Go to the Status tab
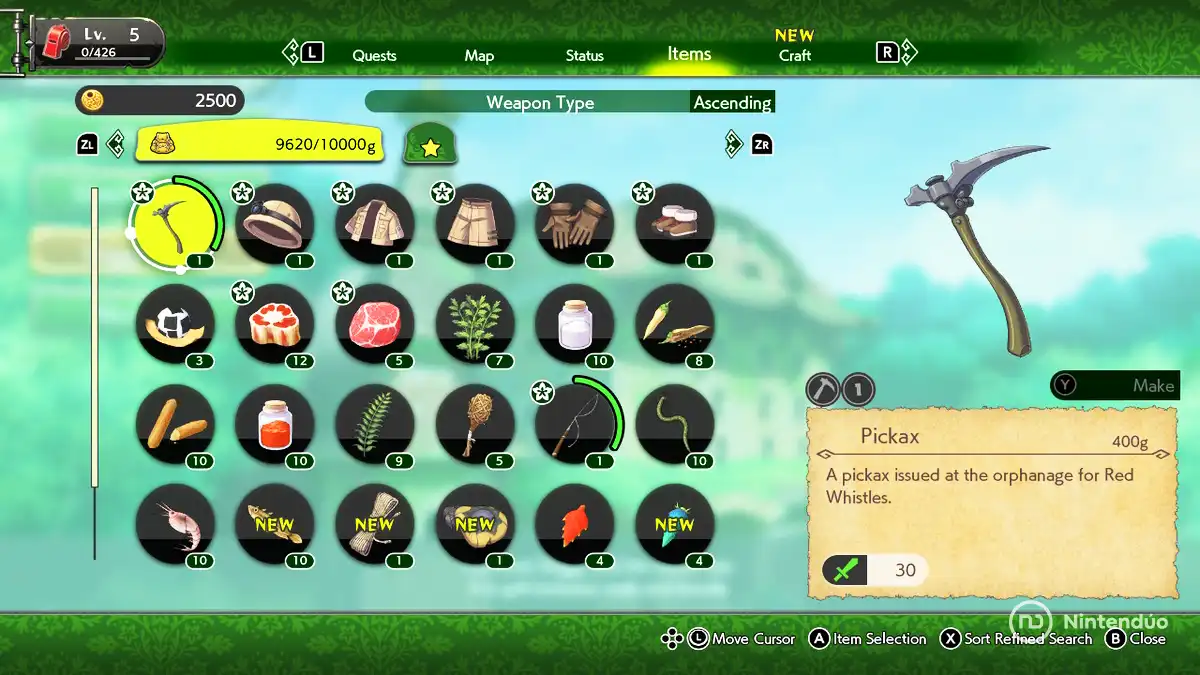This screenshot has height=675, width=1200. (x=584, y=55)
